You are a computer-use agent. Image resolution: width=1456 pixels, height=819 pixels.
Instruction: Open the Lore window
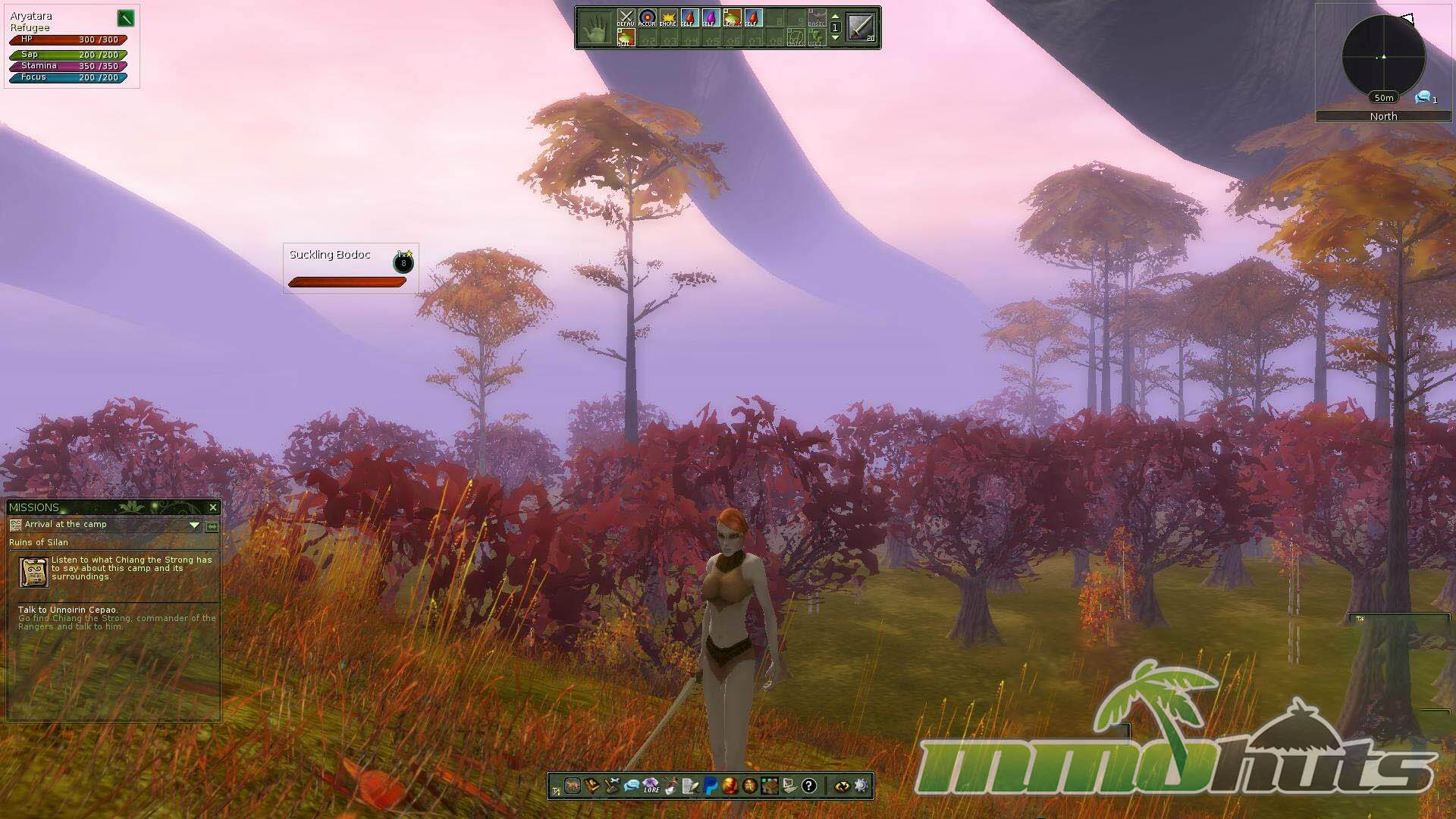tap(651, 786)
